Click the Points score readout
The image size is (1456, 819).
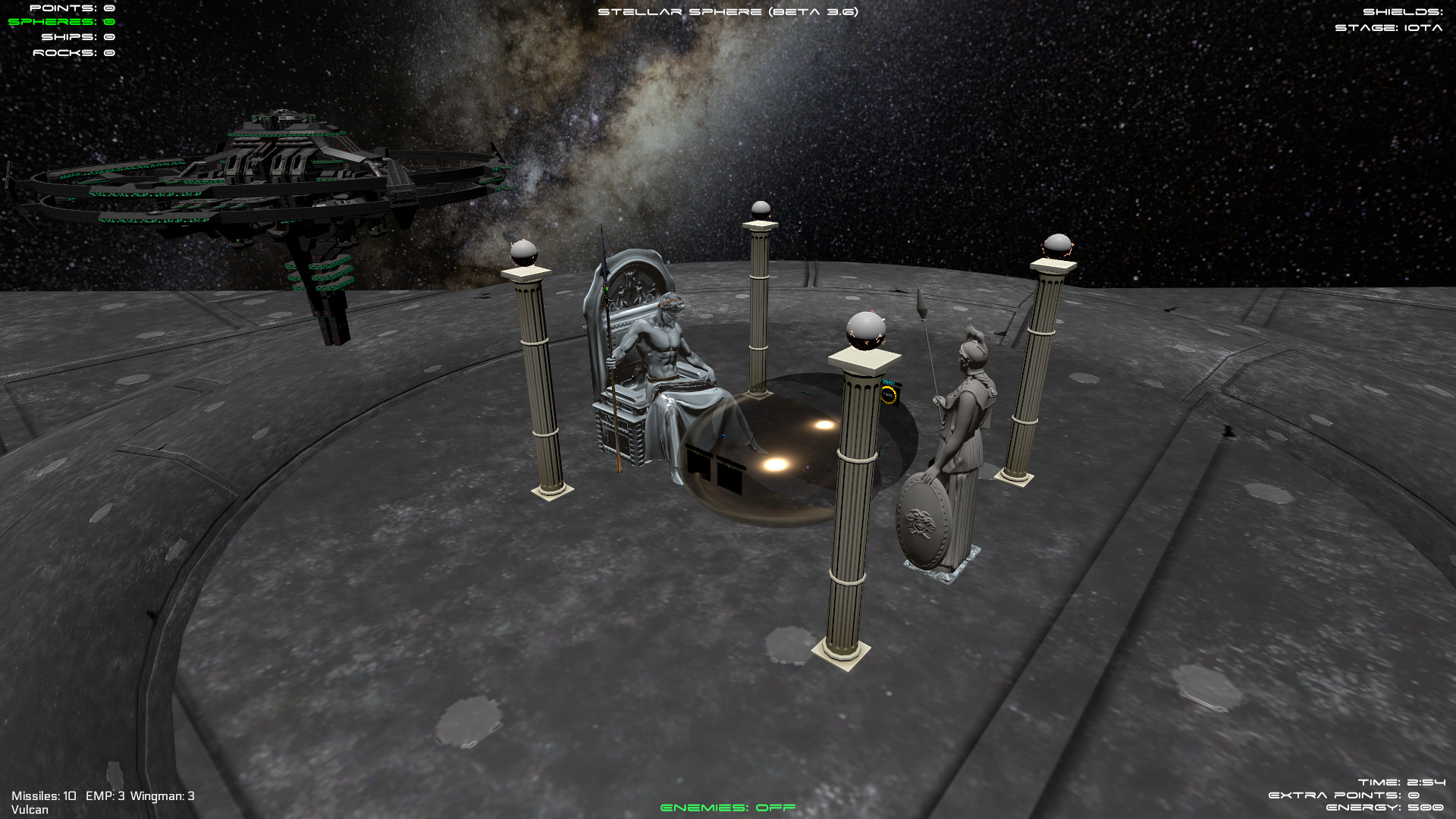tap(72, 9)
